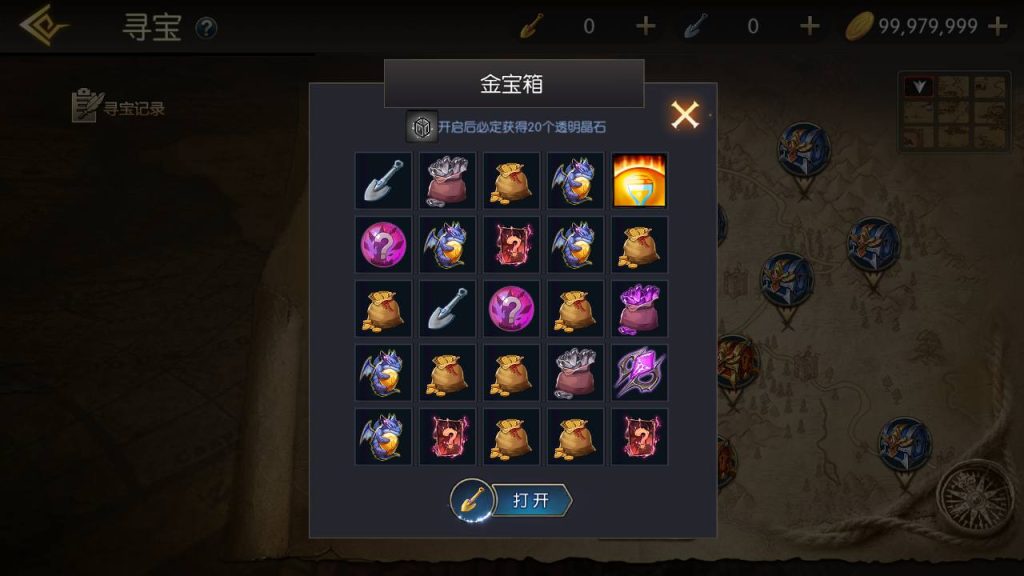Screen dimensions: 1024x576
Task: Select the purple crystal bag reward
Action: pos(639,308)
